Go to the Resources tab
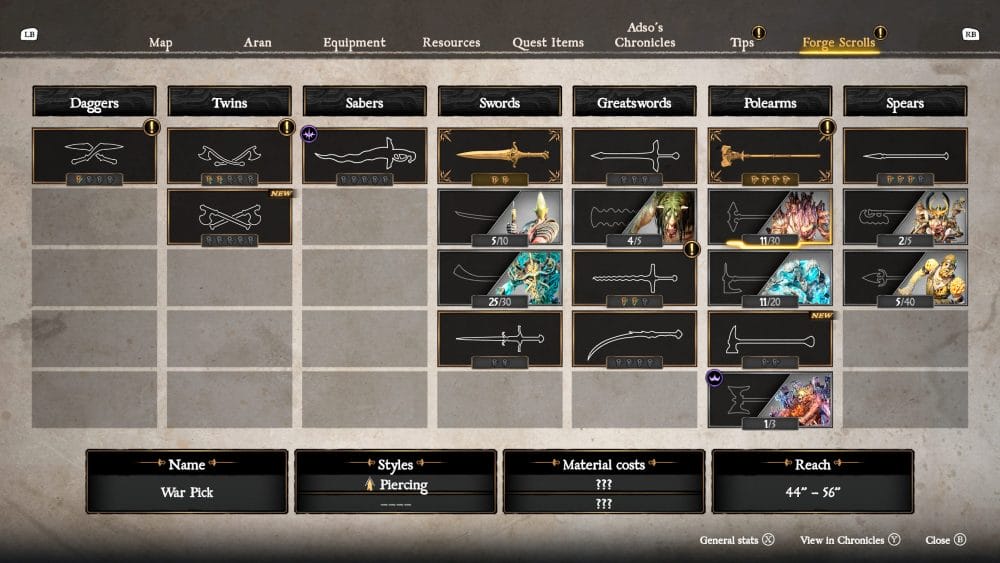Viewport: 1000px width, 563px height. [x=451, y=43]
